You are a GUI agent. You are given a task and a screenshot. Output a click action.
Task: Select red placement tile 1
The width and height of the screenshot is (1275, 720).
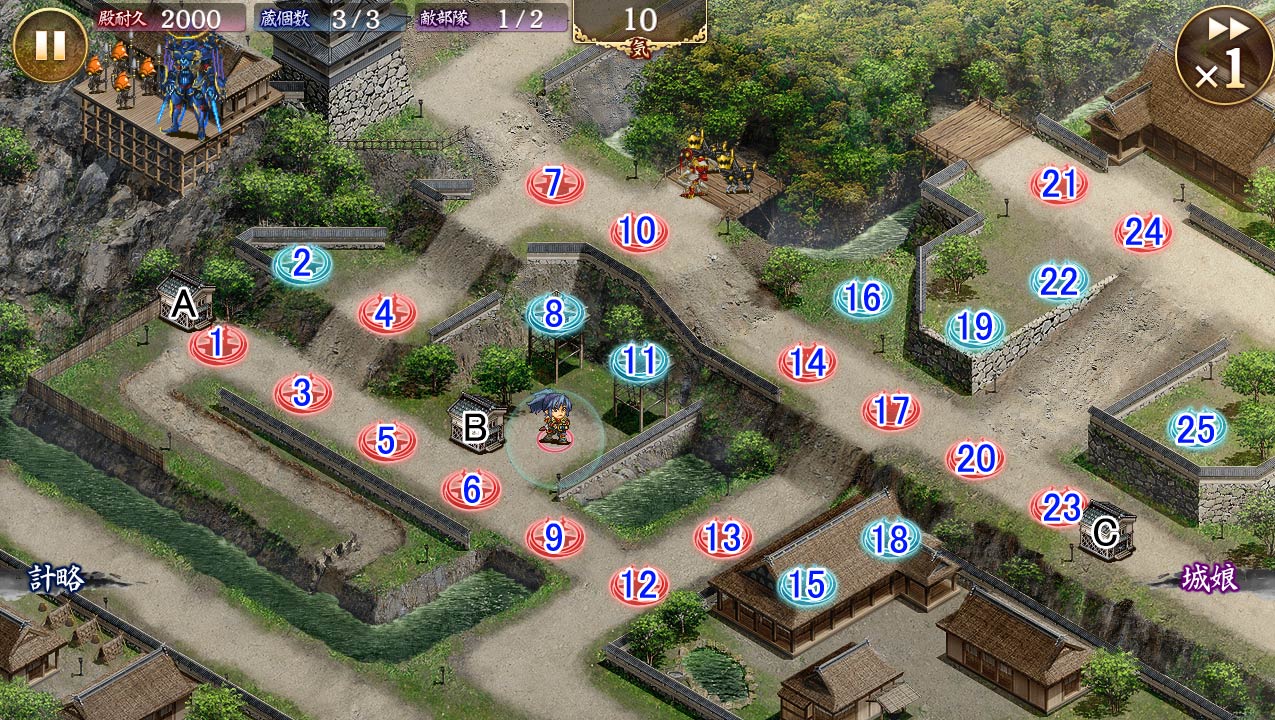tap(217, 344)
